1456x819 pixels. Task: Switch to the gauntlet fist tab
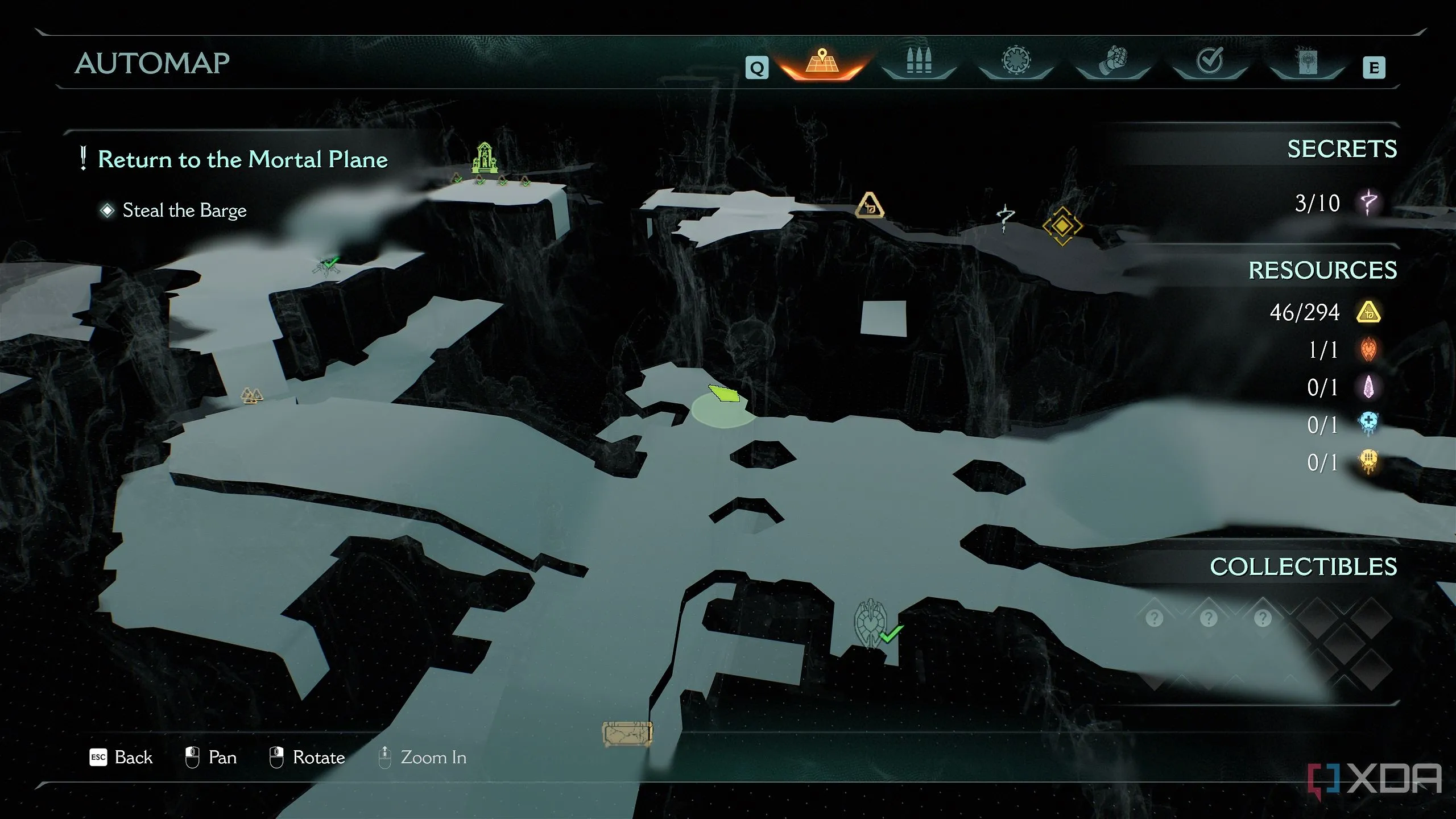pos(1112,61)
